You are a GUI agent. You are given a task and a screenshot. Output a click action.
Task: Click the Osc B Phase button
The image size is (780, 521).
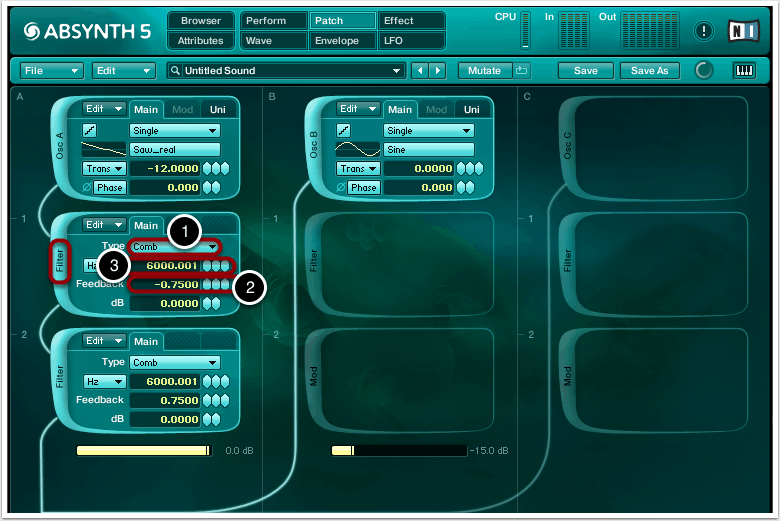coord(363,188)
